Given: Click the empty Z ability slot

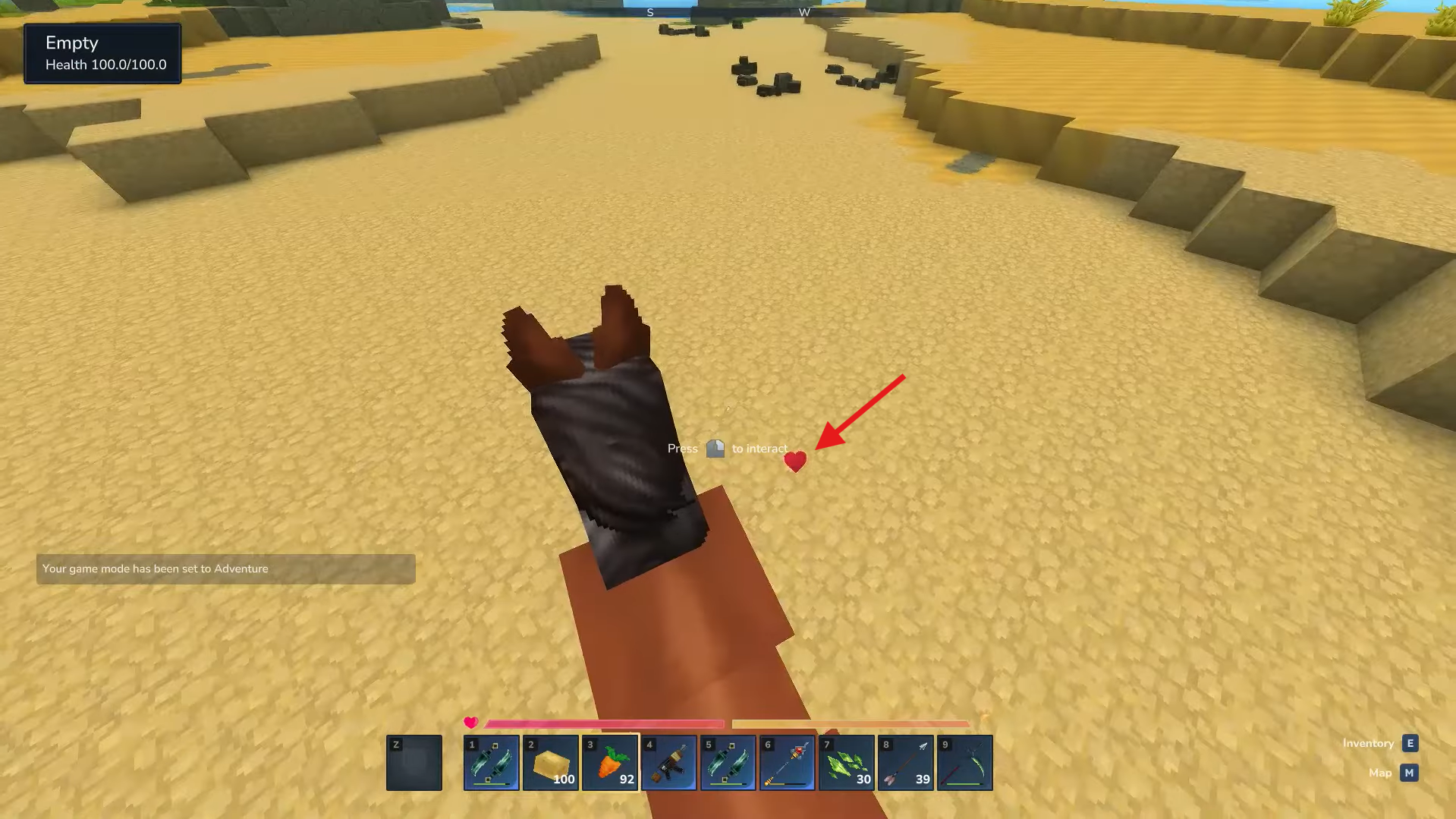Looking at the screenshot, I should (x=414, y=762).
